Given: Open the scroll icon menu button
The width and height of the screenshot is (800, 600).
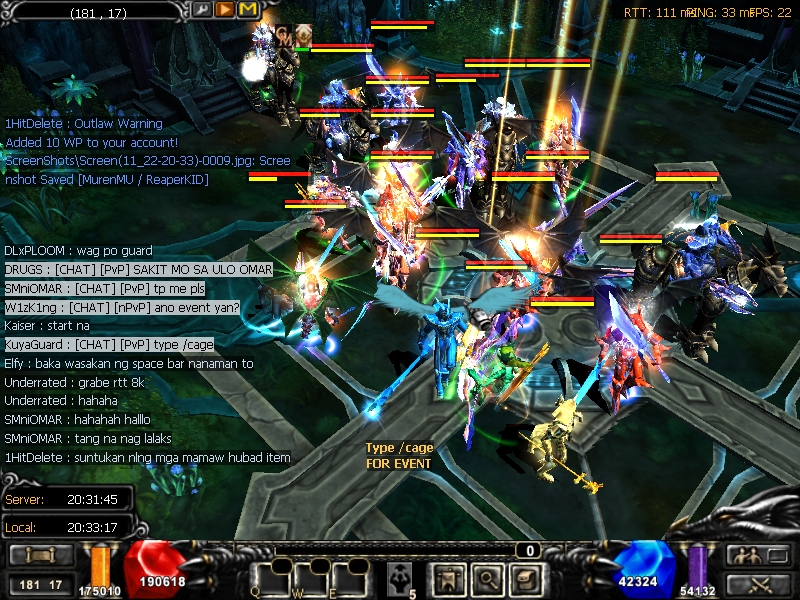Looking at the screenshot, I should (523, 579).
